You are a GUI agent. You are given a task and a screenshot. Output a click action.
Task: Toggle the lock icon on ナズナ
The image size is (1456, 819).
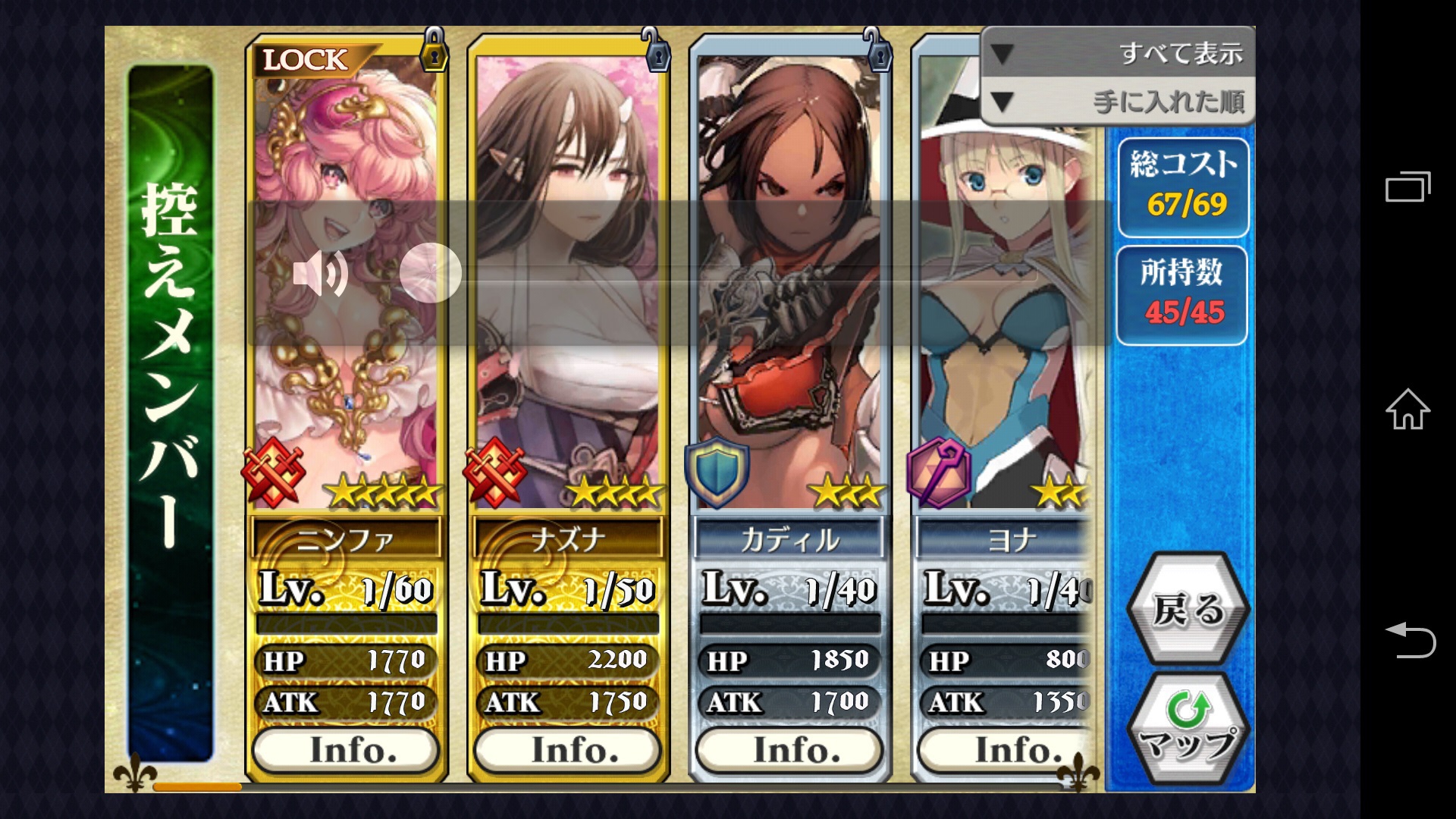tap(657, 52)
